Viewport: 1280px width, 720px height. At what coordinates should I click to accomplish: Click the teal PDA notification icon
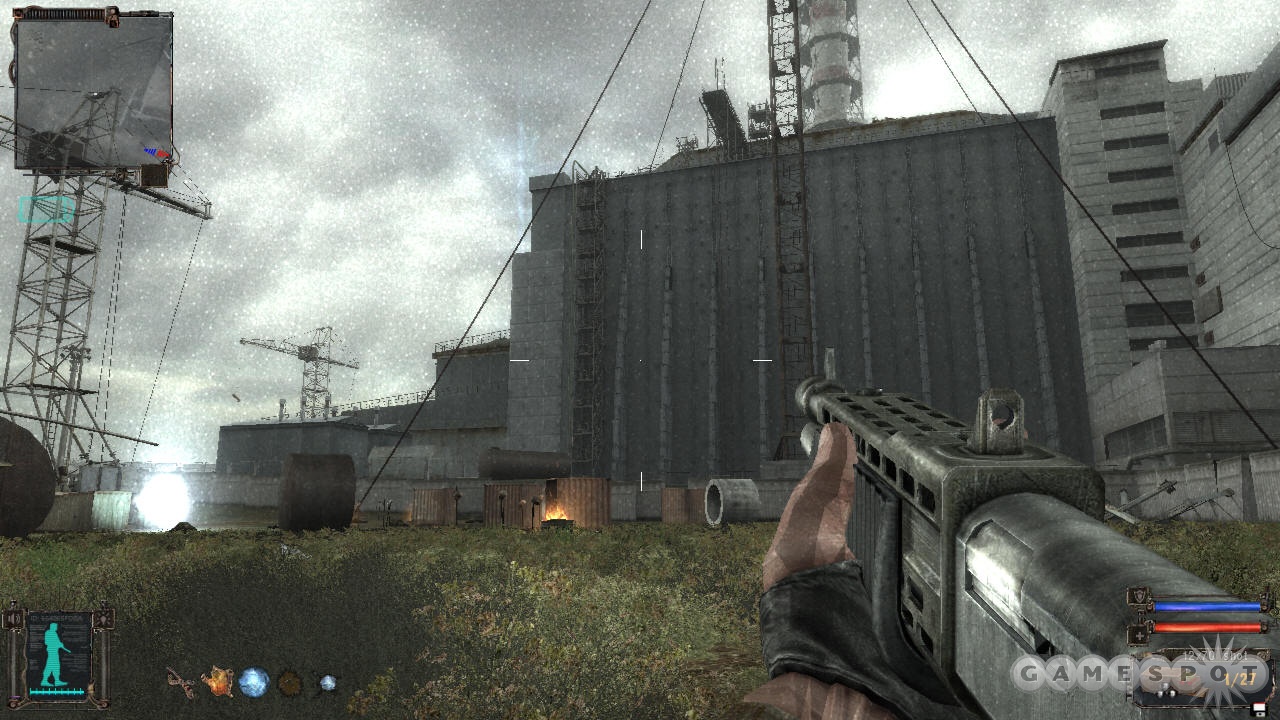pyautogui.click(x=46, y=209)
